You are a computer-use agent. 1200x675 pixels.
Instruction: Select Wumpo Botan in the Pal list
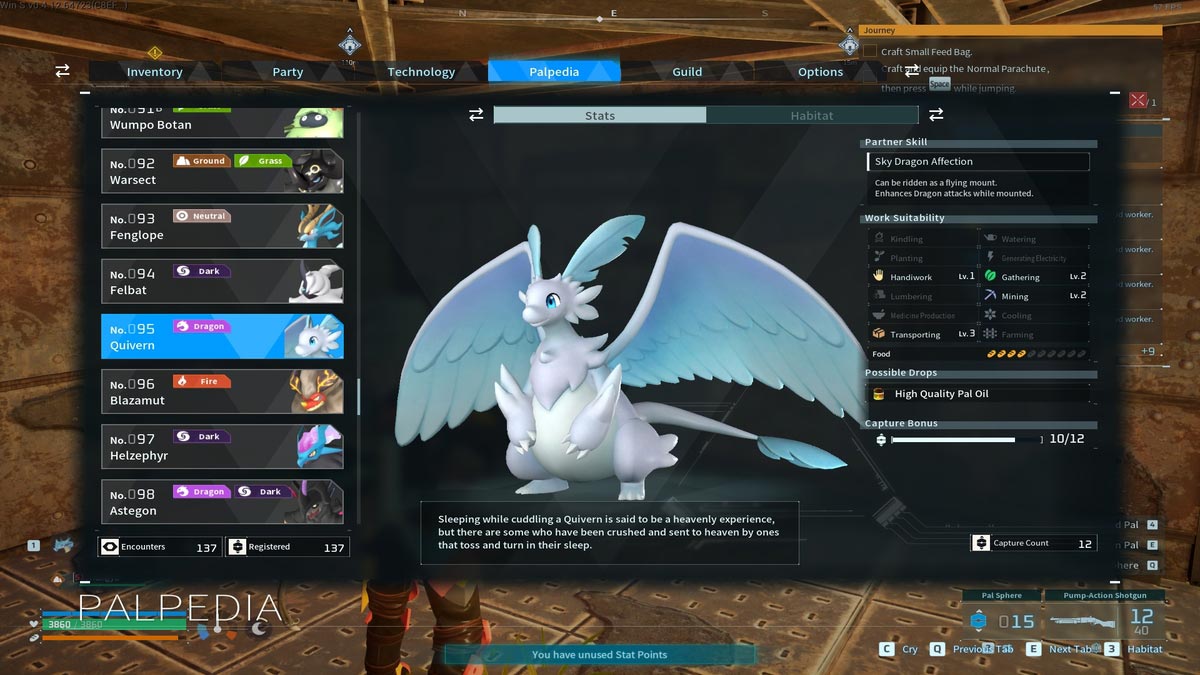coord(222,123)
